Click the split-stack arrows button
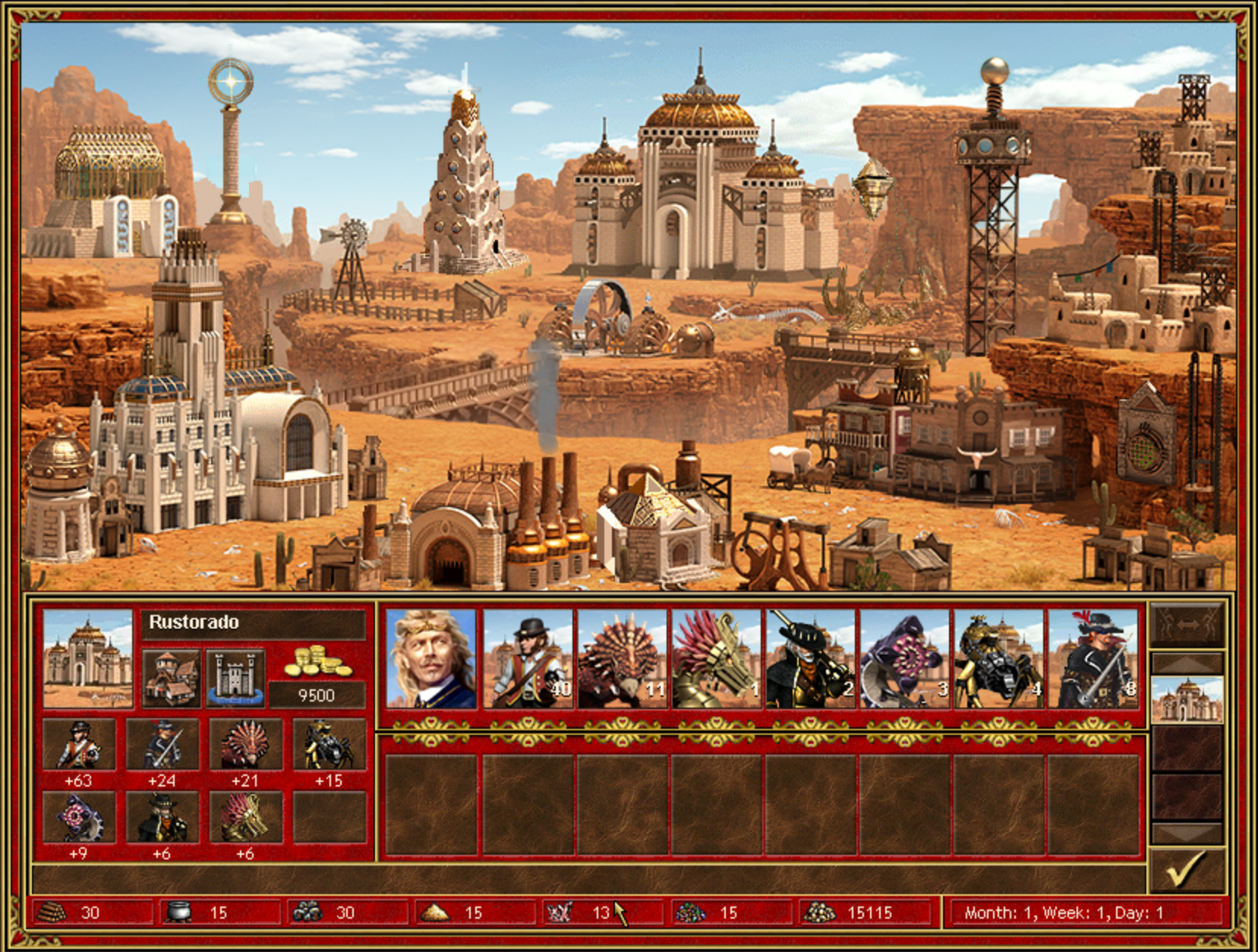 (x=1187, y=624)
